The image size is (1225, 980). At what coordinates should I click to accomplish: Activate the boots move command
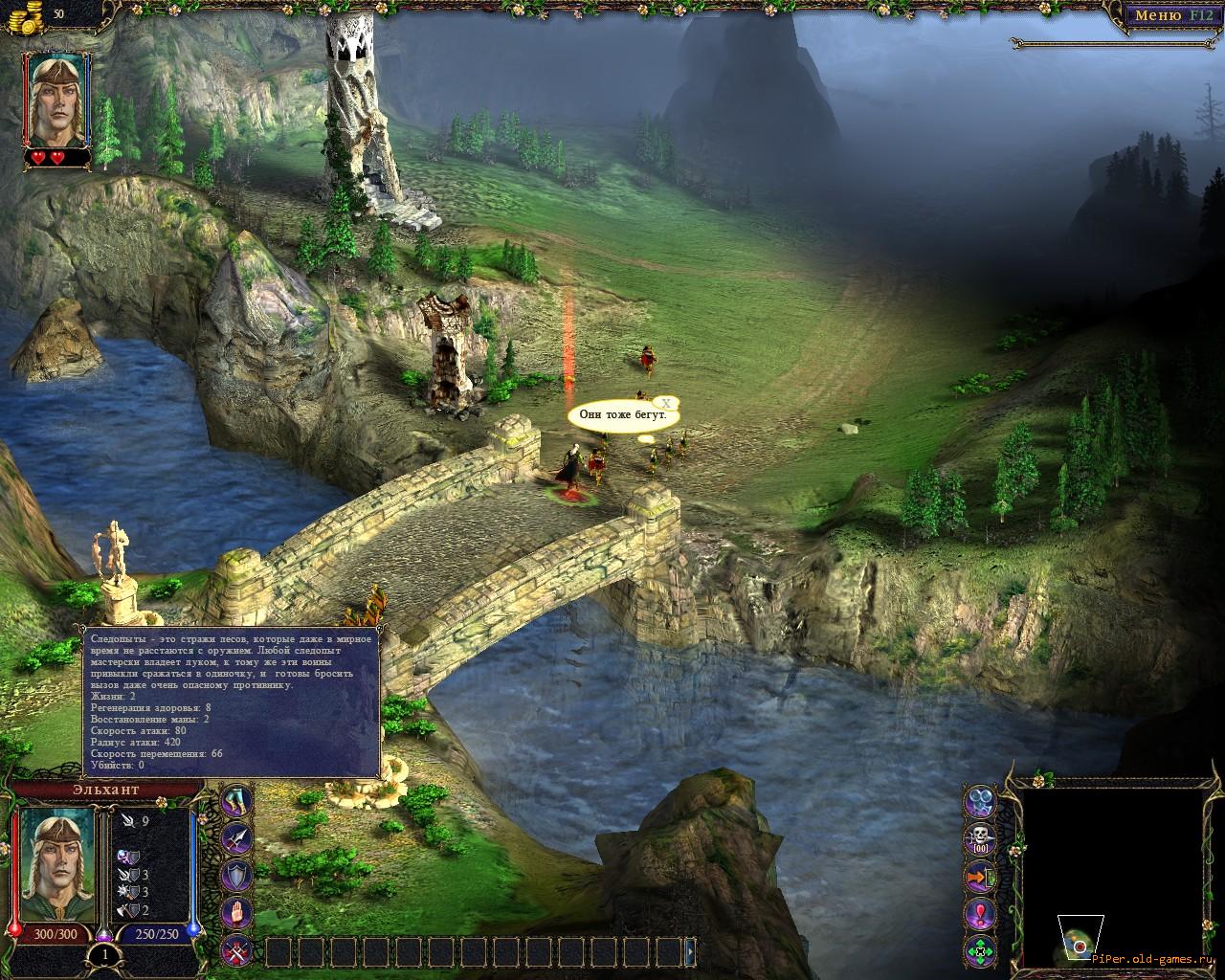click(237, 802)
